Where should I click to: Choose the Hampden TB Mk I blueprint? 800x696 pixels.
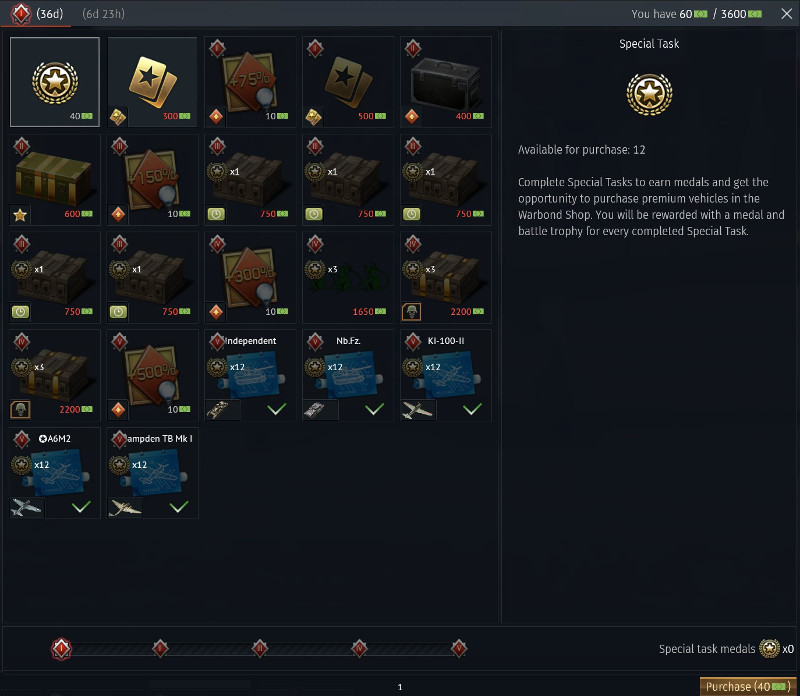tap(153, 473)
